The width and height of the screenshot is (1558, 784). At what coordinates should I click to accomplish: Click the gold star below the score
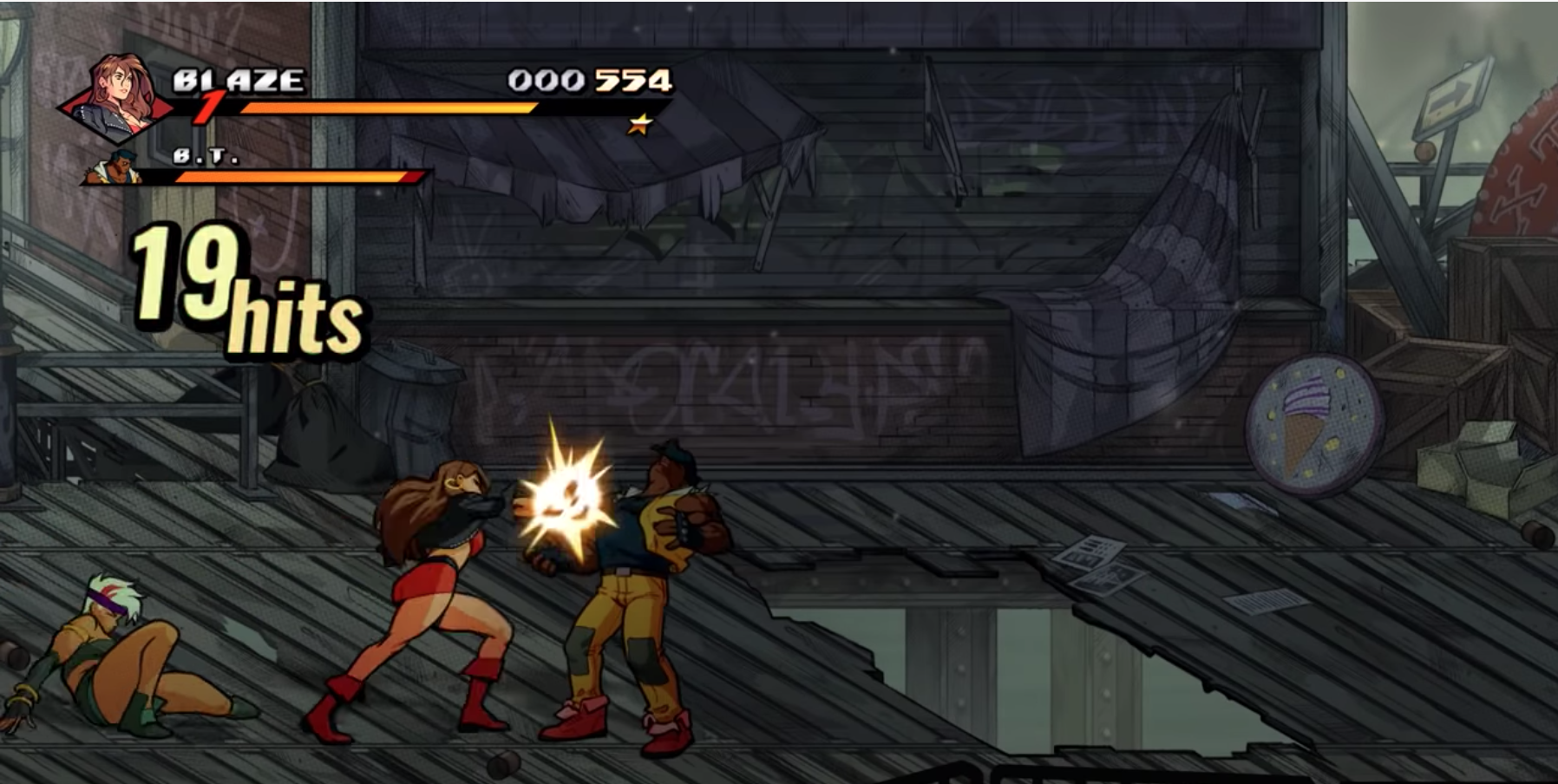639,124
